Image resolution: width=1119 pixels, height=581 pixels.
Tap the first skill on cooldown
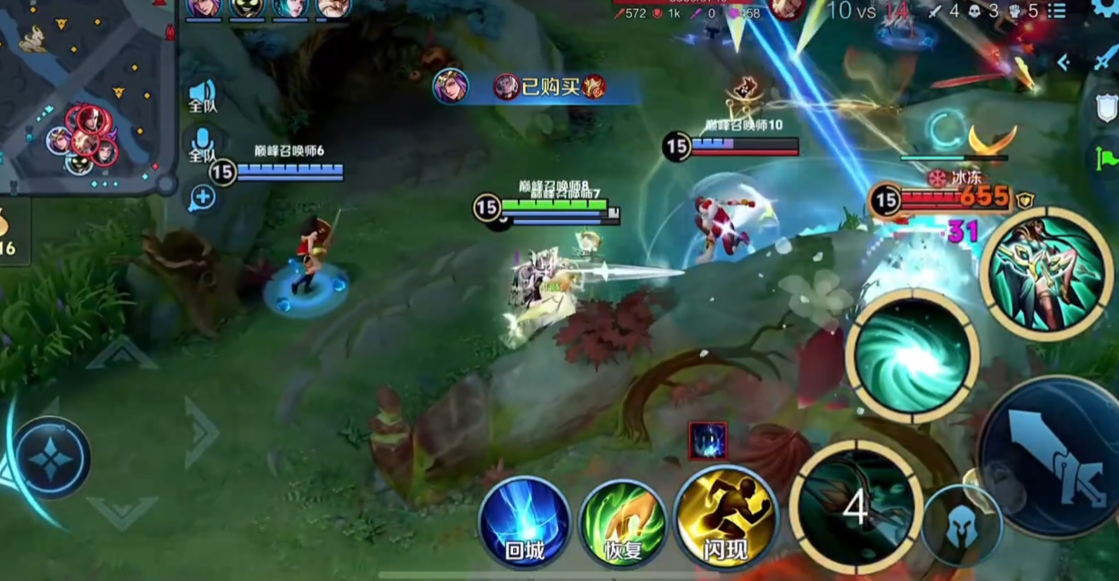pos(855,507)
